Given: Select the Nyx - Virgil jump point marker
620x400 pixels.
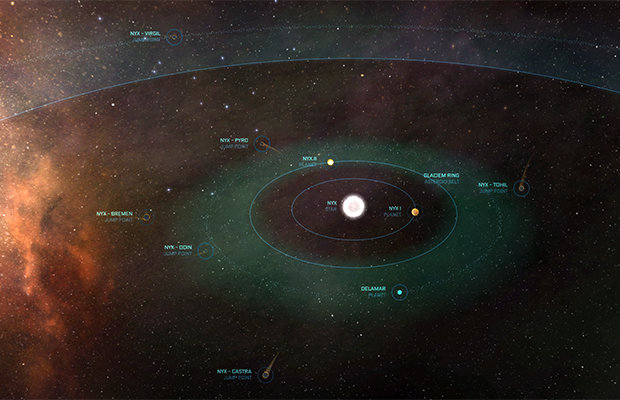Looking at the screenshot, I should click(173, 37).
